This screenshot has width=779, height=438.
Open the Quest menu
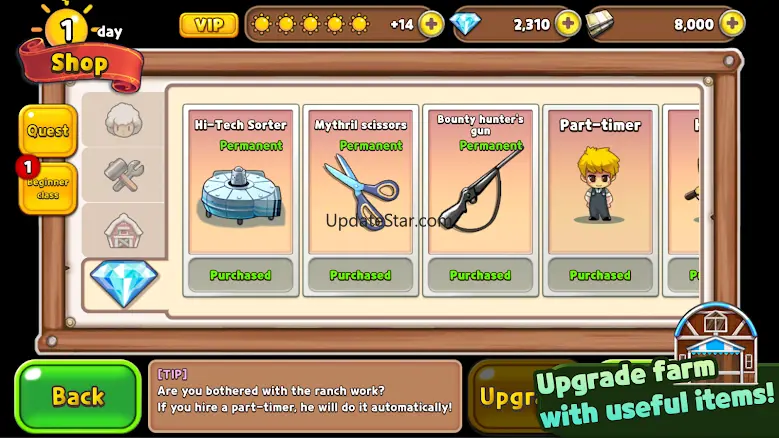(48, 131)
